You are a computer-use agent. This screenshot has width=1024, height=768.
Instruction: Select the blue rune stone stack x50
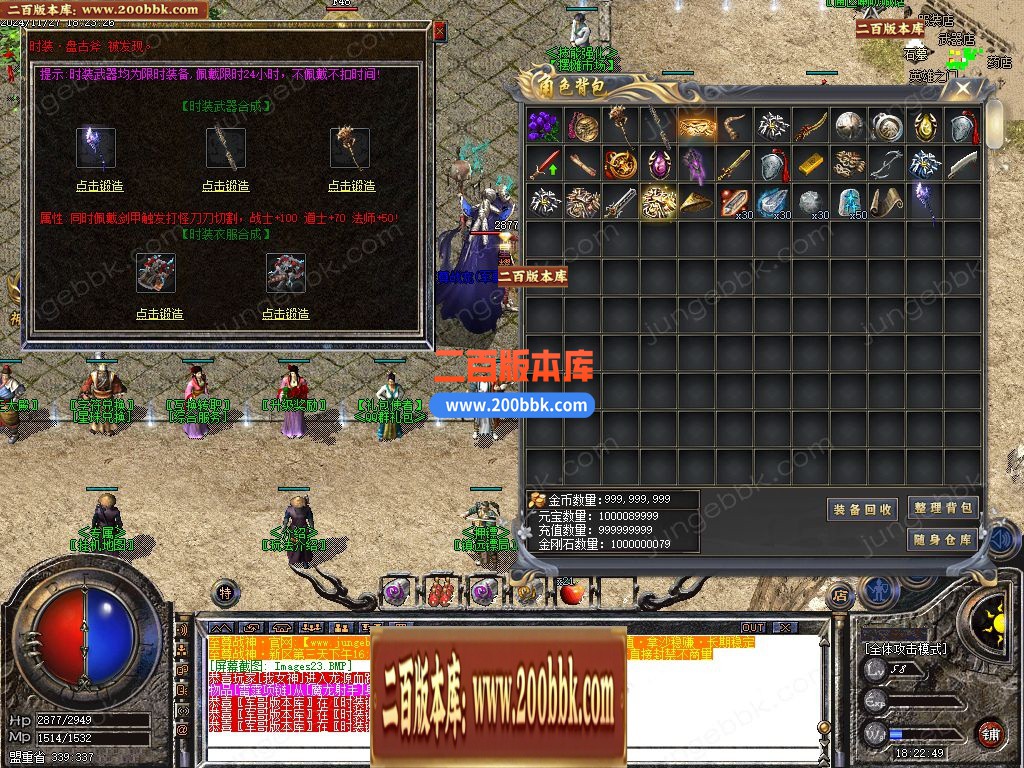(x=849, y=201)
